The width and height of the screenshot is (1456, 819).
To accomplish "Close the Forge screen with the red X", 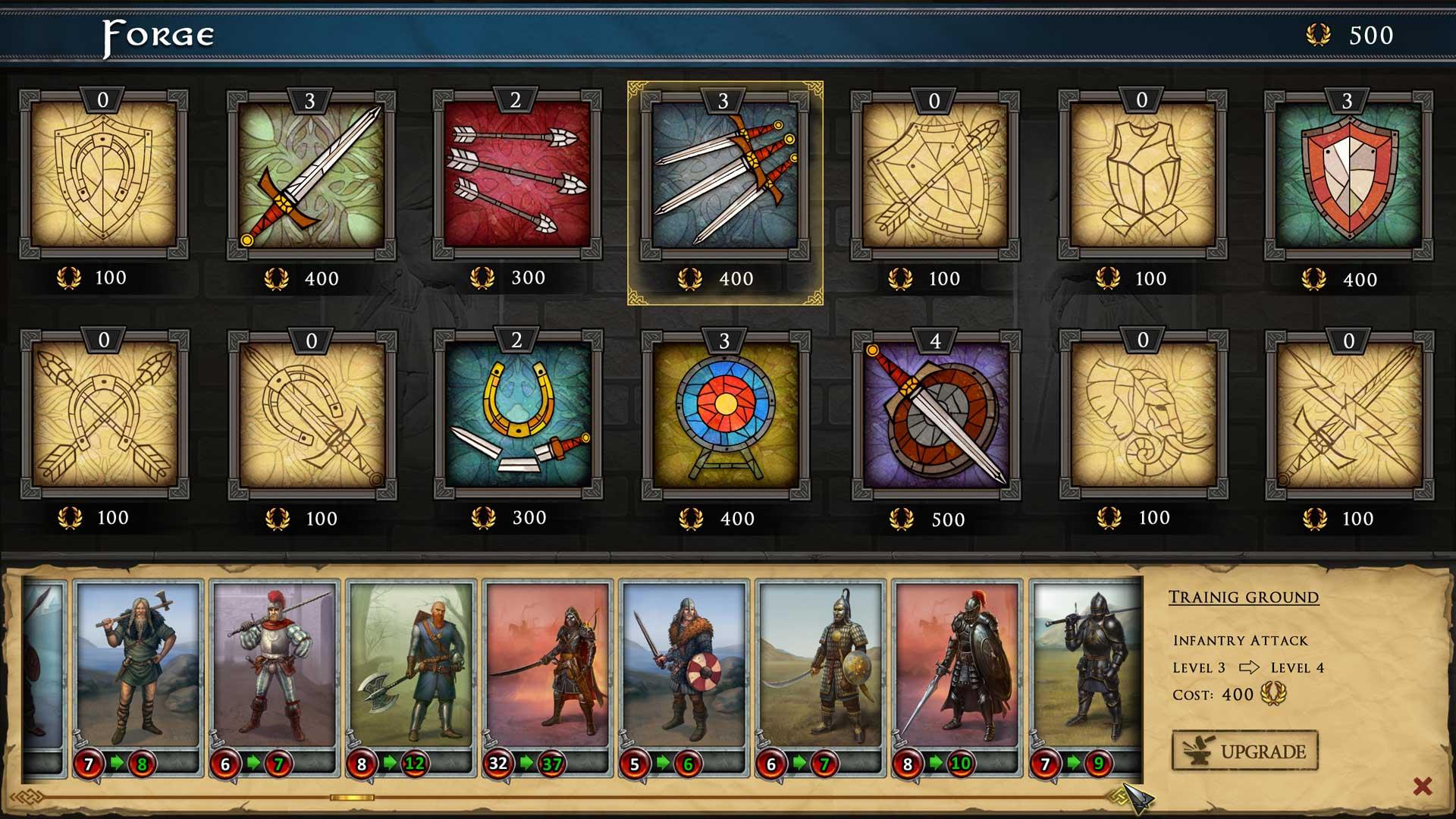I will coord(1423,786).
